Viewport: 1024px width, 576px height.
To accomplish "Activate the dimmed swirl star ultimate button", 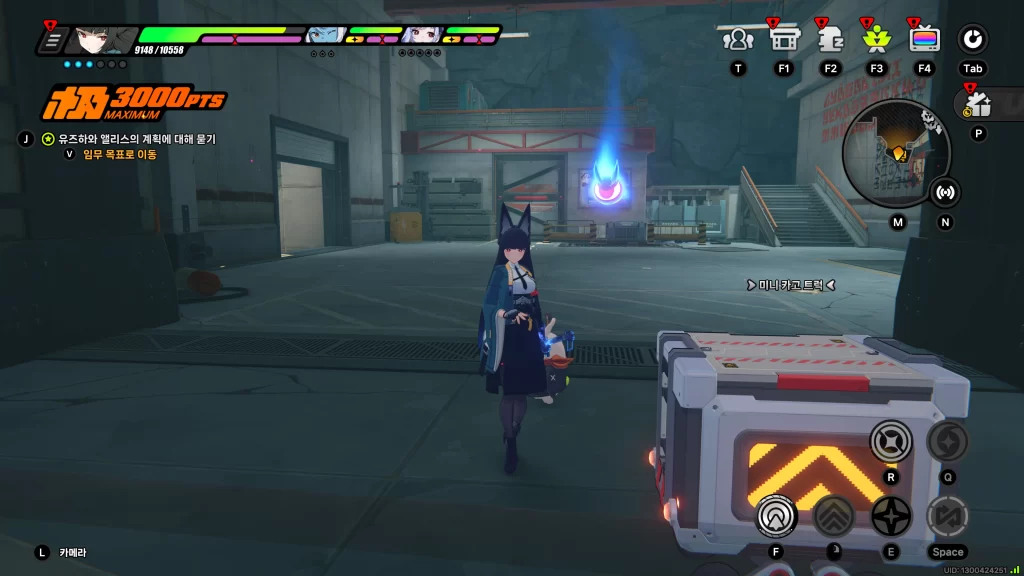I will click(x=946, y=440).
